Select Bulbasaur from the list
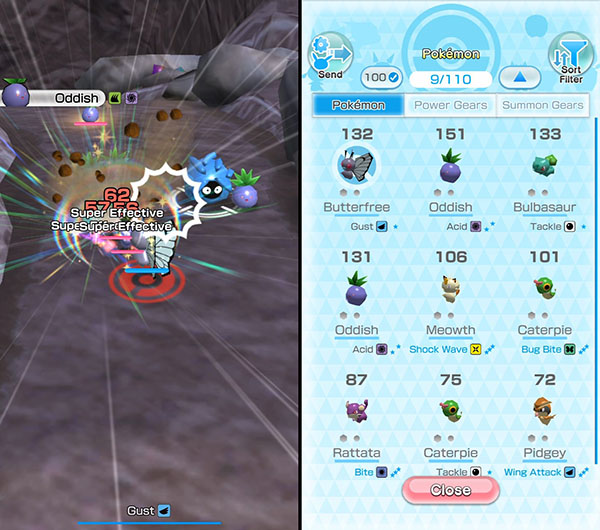The height and width of the screenshot is (530, 600). tap(545, 171)
